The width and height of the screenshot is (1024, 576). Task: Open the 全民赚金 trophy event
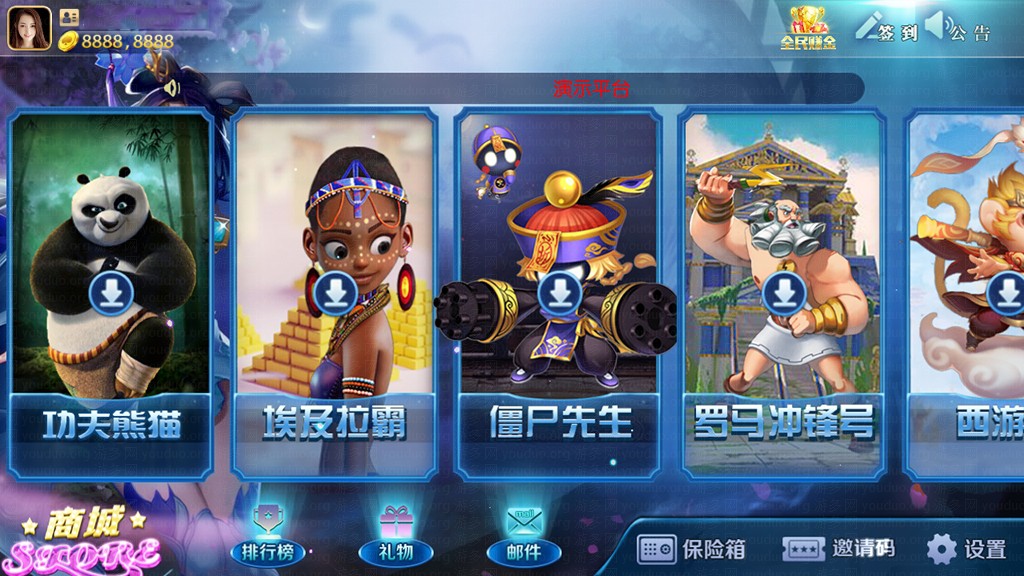pyautogui.click(x=808, y=28)
